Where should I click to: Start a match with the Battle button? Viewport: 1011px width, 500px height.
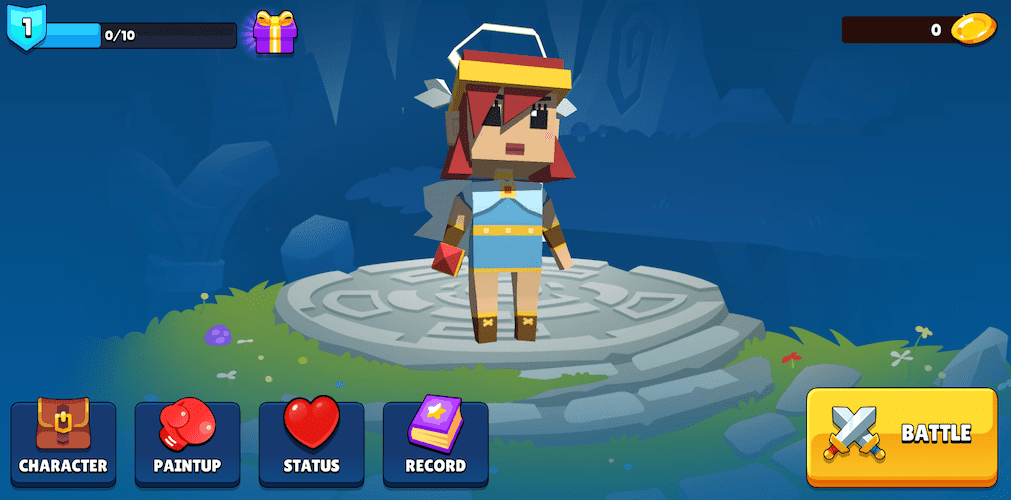pyautogui.click(x=901, y=434)
